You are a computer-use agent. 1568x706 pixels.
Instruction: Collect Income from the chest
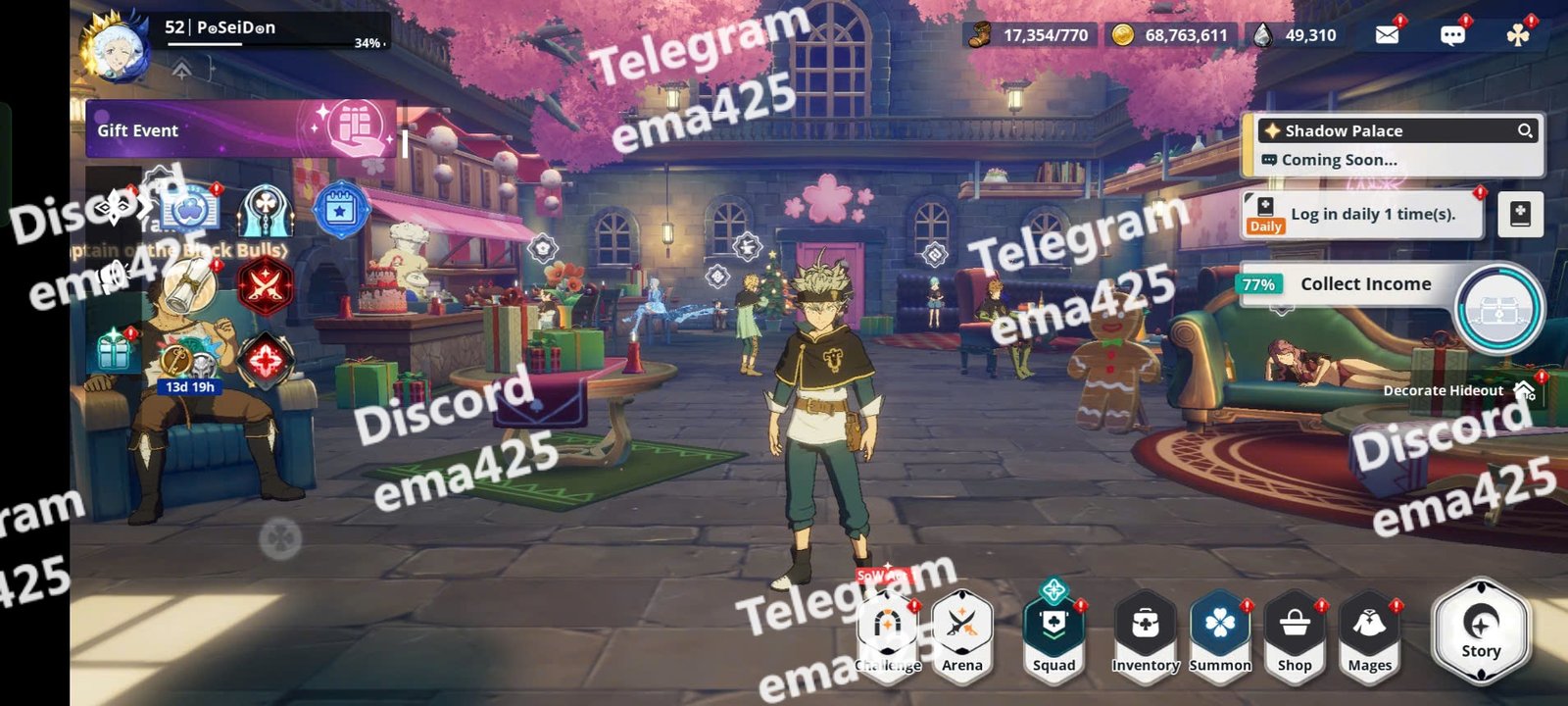tap(1497, 308)
